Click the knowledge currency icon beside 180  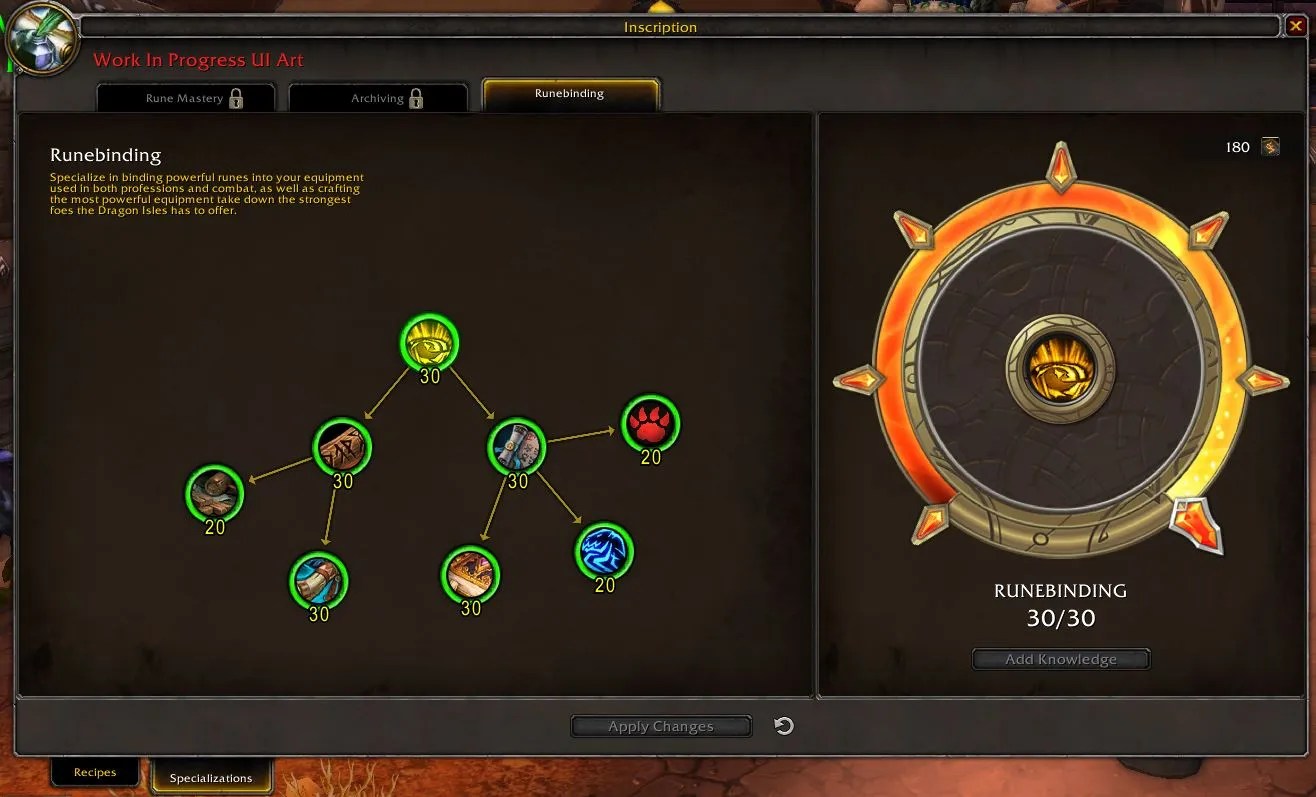click(x=1270, y=146)
